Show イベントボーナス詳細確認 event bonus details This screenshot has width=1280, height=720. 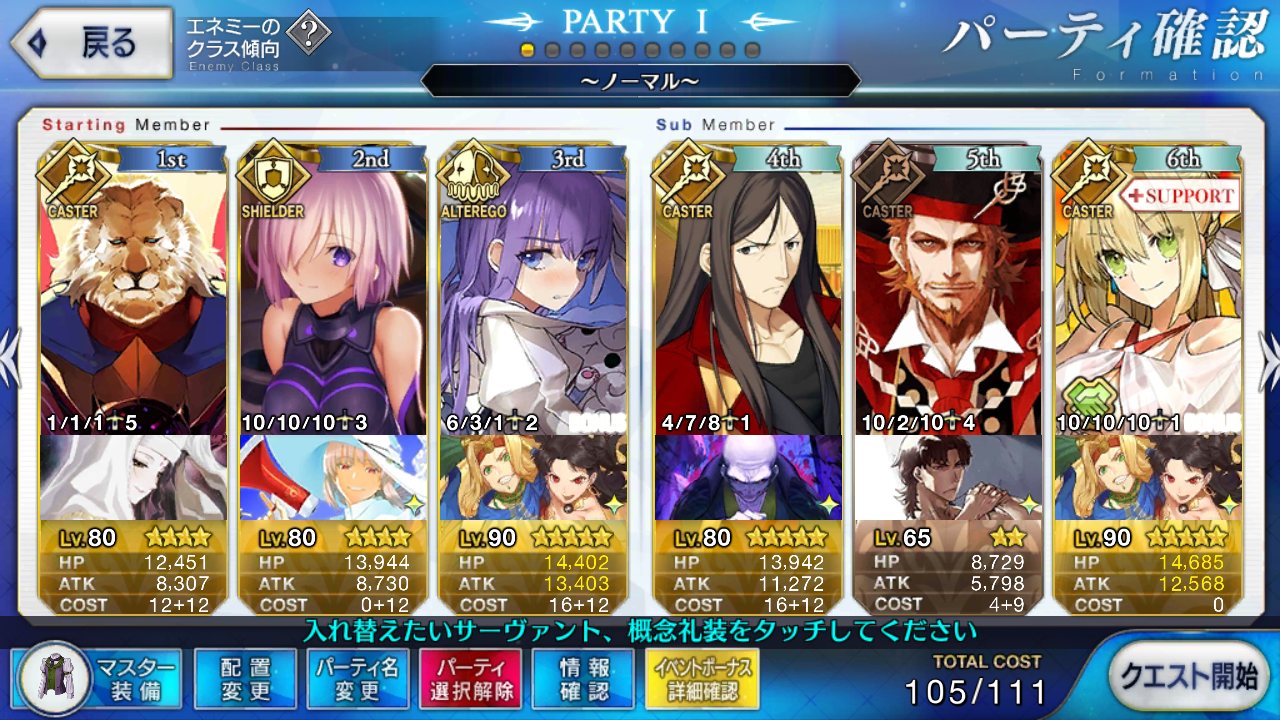coord(696,678)
